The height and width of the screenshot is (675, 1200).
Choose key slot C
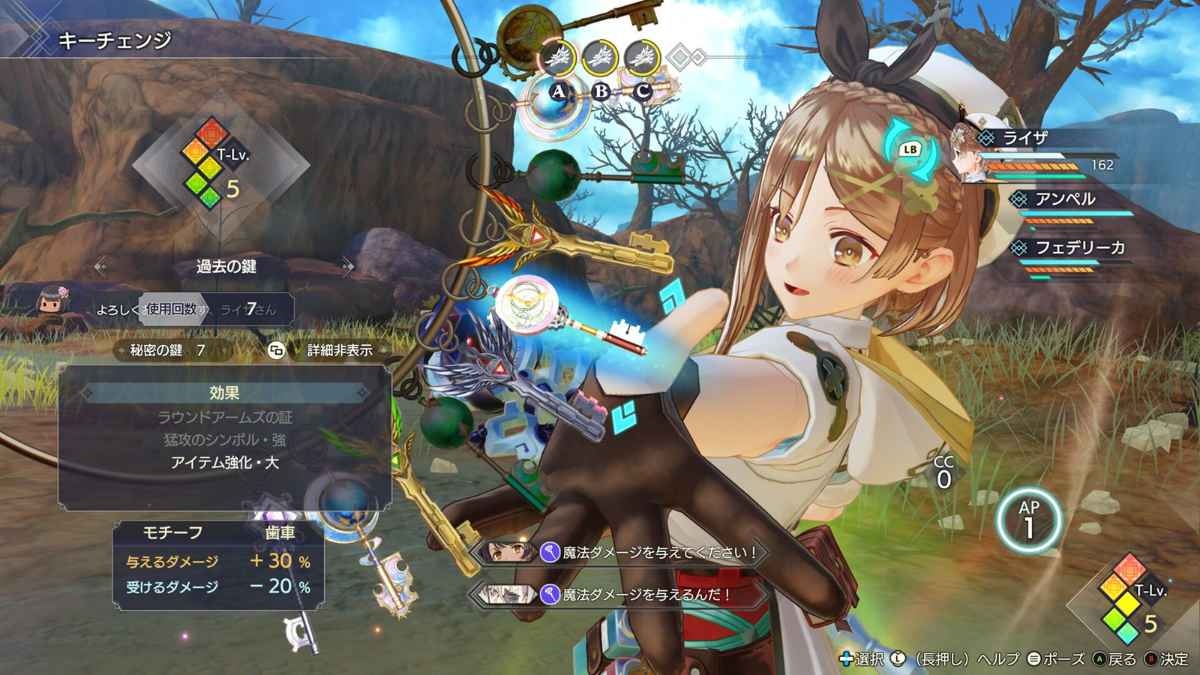coord(643,92)
